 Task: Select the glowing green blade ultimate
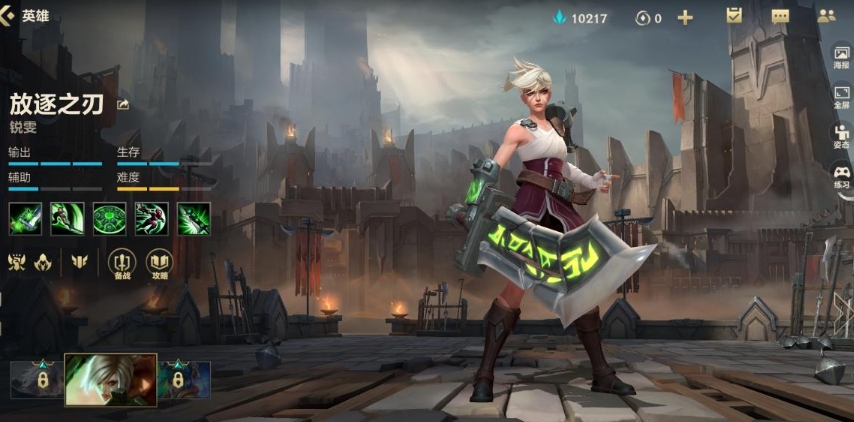coord(193,218)
